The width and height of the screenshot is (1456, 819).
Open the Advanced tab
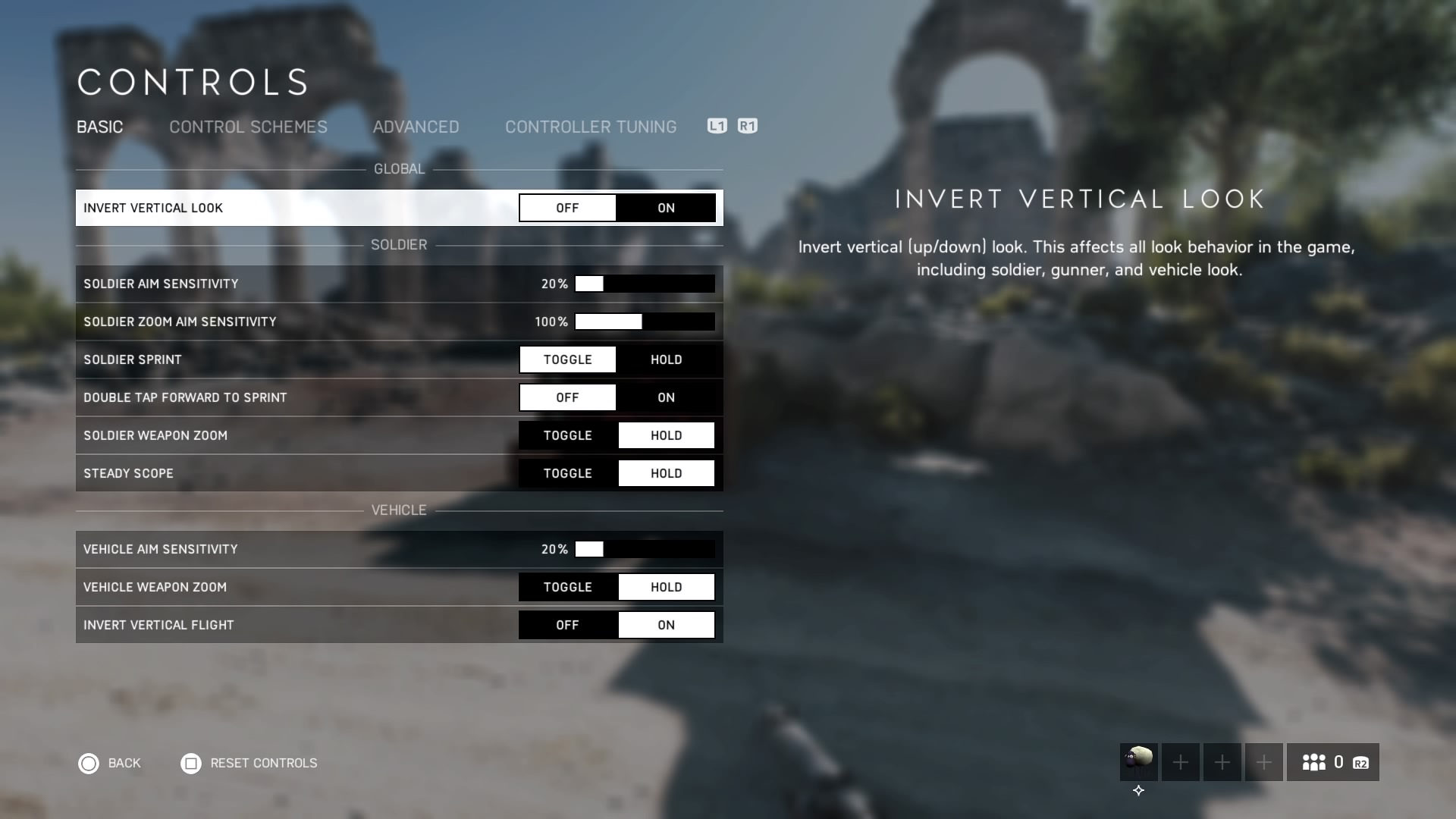(x=416, y=127)
